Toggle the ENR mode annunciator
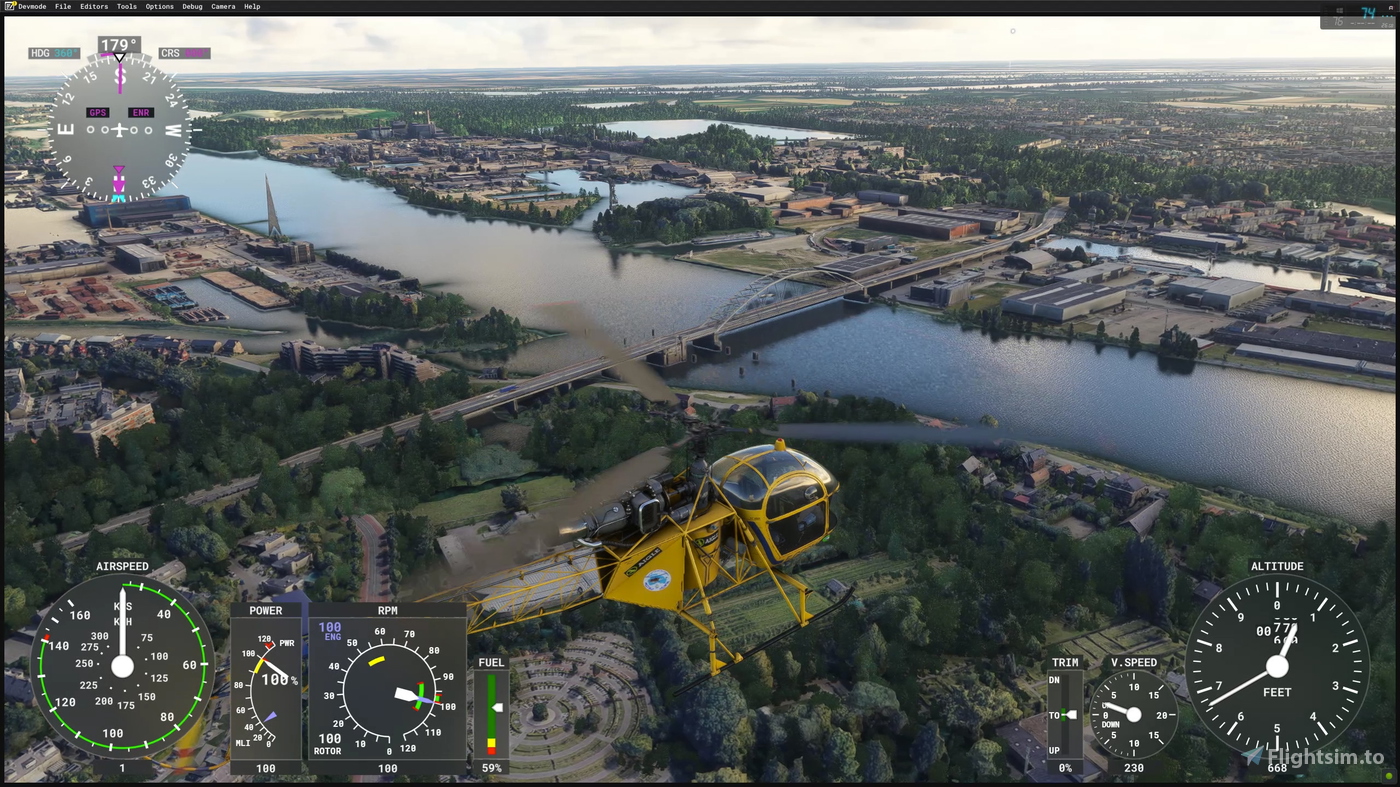Image resolution: width=1400 pixels, height=787 pixels. 140,112
